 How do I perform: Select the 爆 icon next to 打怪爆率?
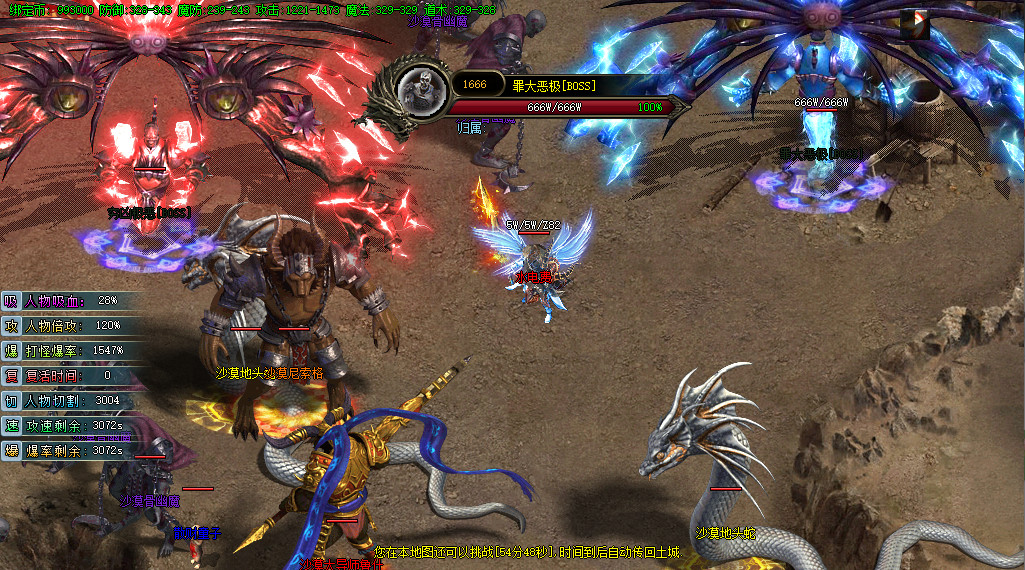click(11, 350)
